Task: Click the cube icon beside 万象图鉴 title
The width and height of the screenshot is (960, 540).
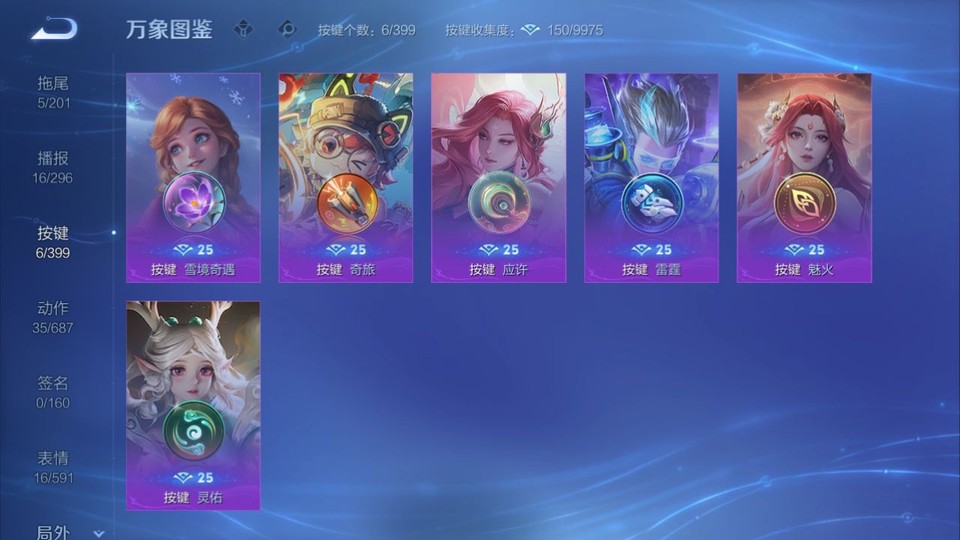Action: [x=243, y=29]
